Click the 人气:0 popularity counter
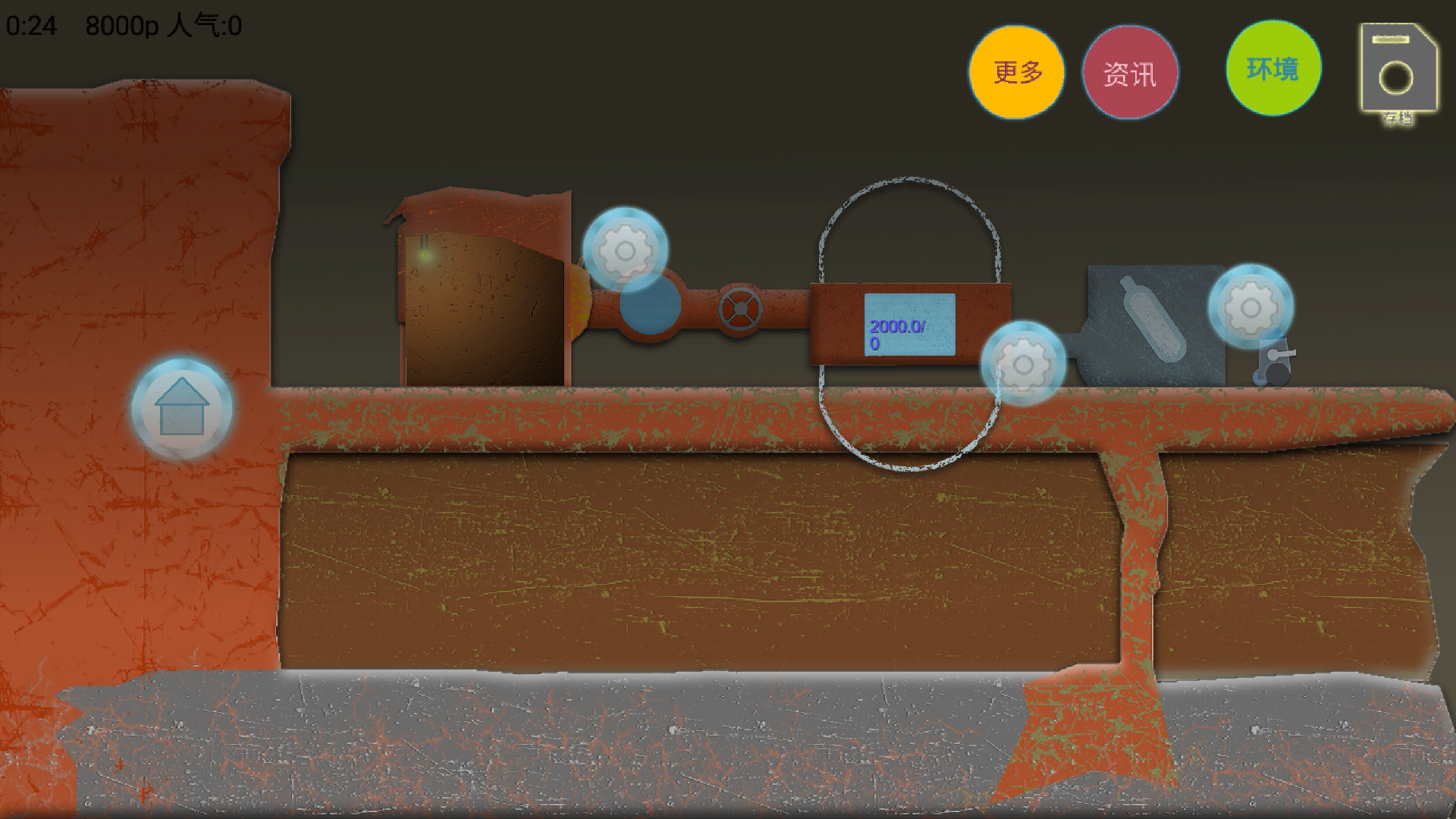This screenshot has width=1456, height=819. point(205,25)
